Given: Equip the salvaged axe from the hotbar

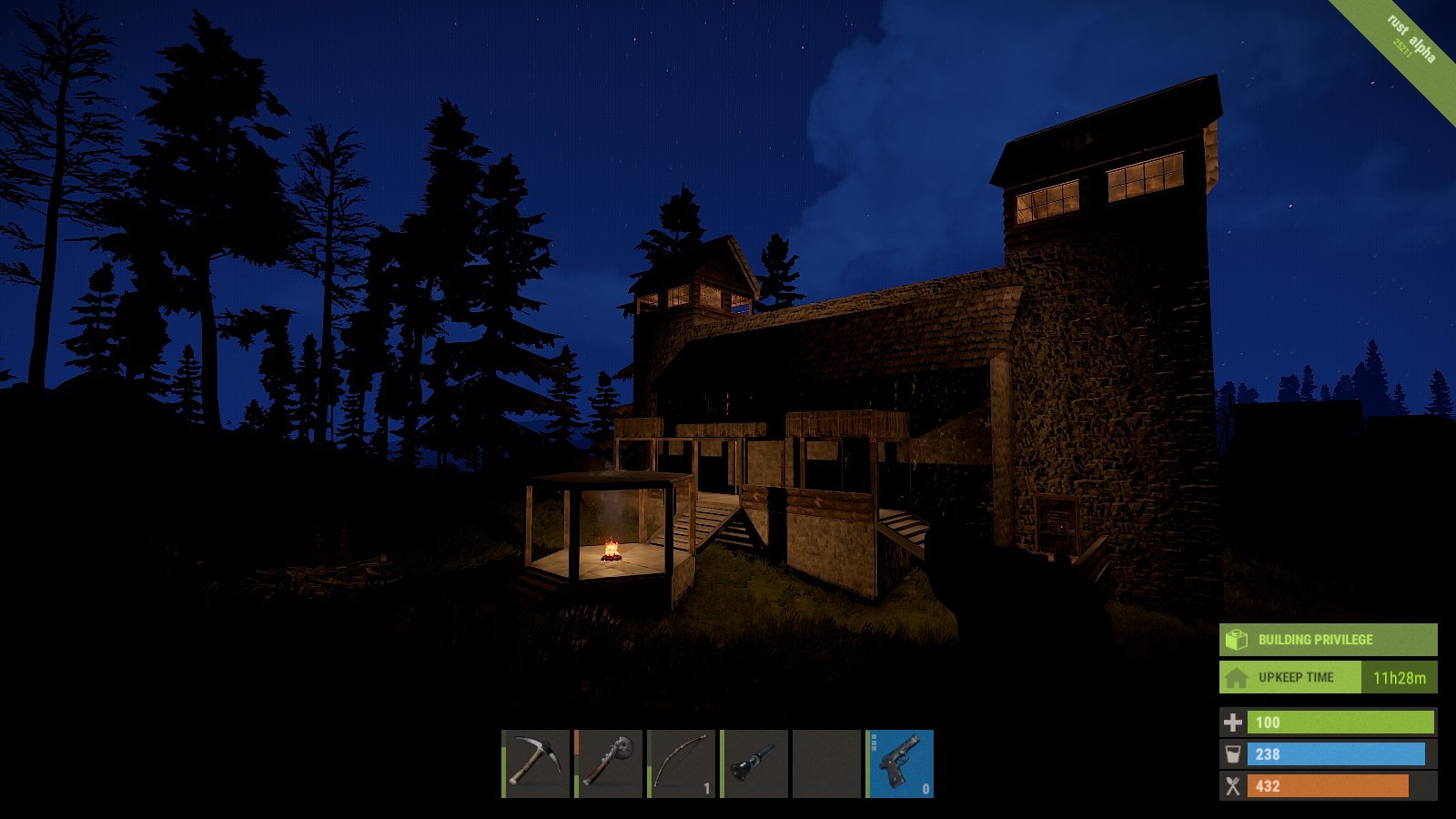Looking at the screenshot, I should click(x=609, y=763).
